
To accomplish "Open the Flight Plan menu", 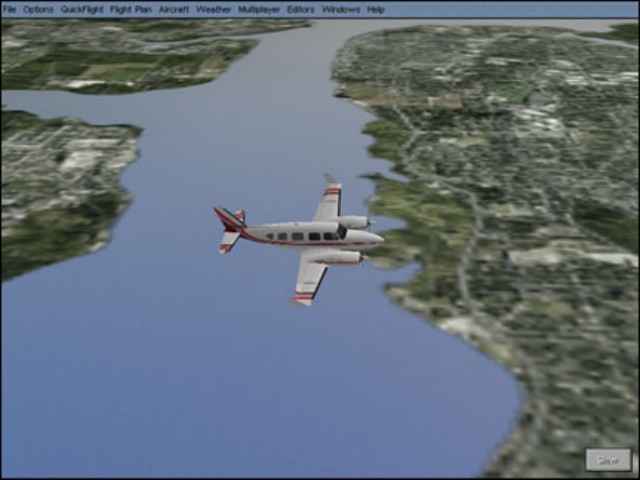I will pyautogui.click(x=130, y=9).
